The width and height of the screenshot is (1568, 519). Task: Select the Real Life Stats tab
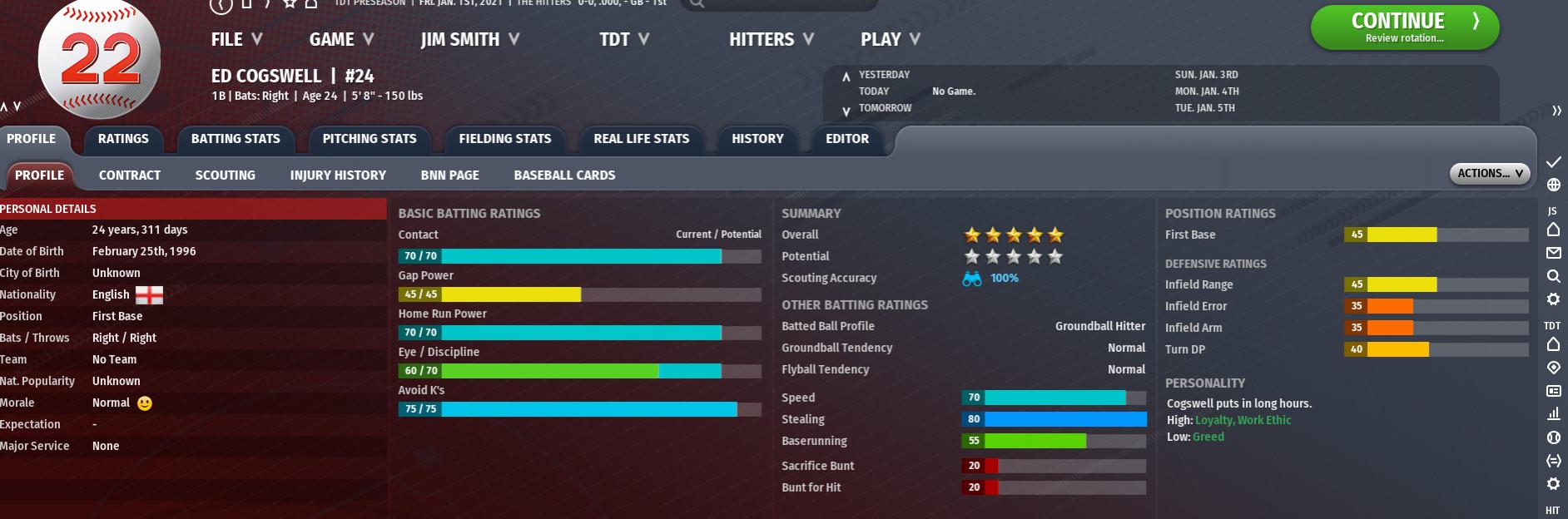pyautogui.click(x=641, y=139)
